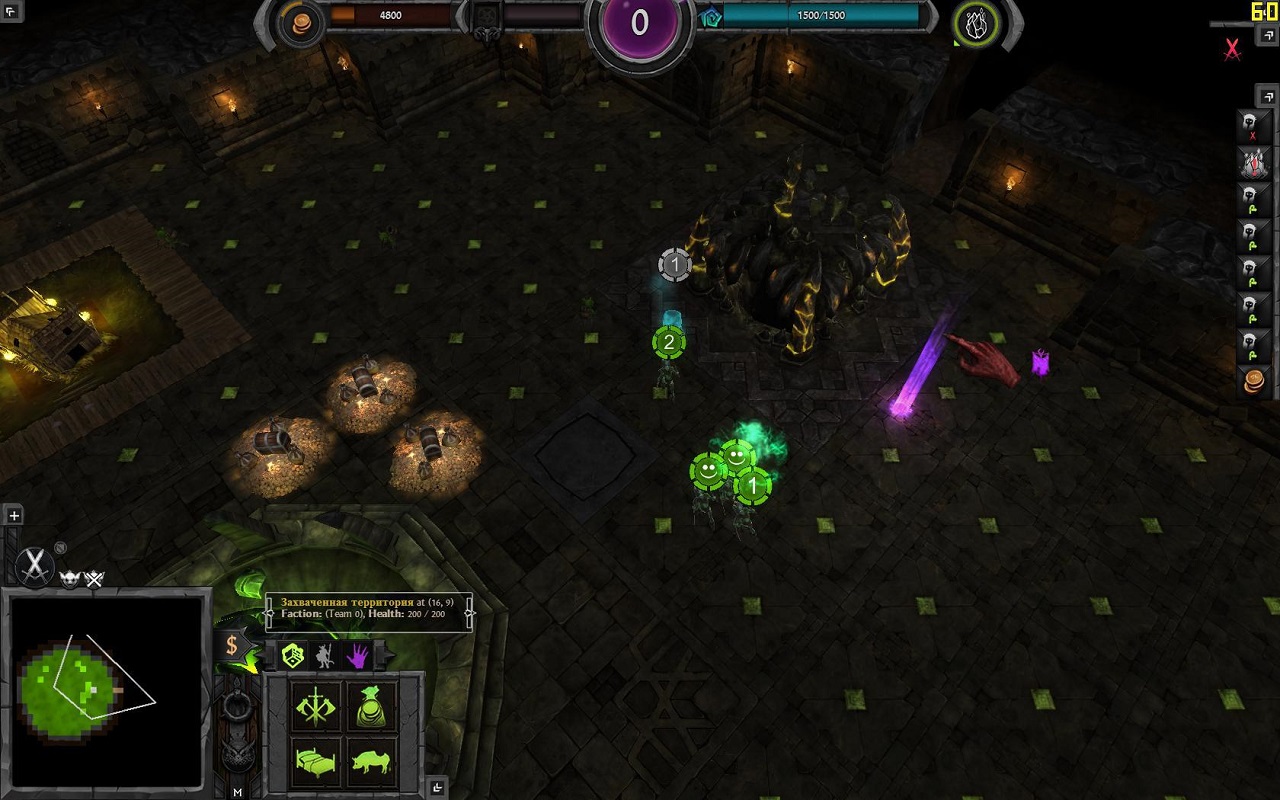
Task: Select the minion group marked 2
Action: pos(669,342)
